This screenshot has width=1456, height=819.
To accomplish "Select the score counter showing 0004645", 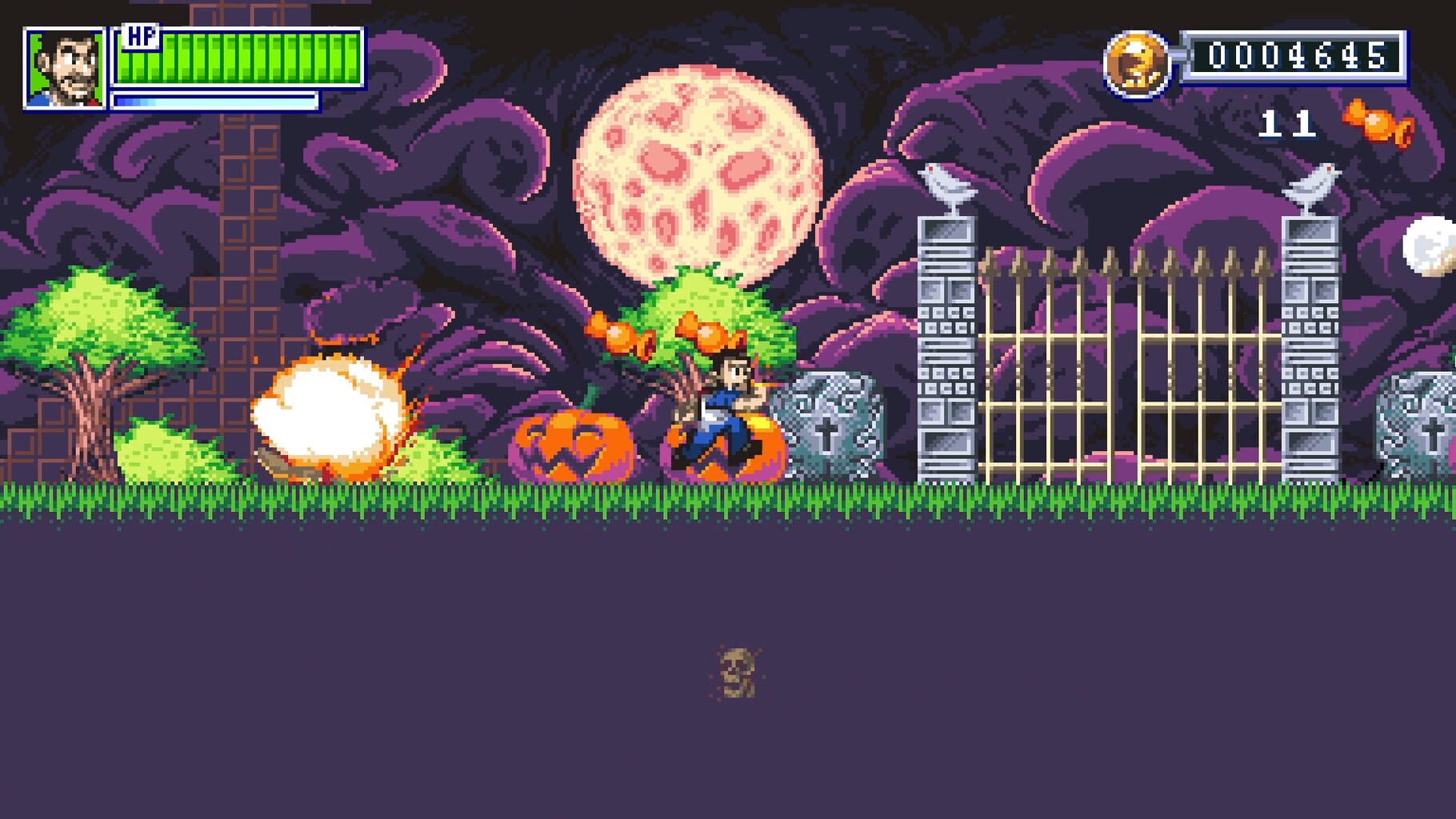I will coord(1296,54).
